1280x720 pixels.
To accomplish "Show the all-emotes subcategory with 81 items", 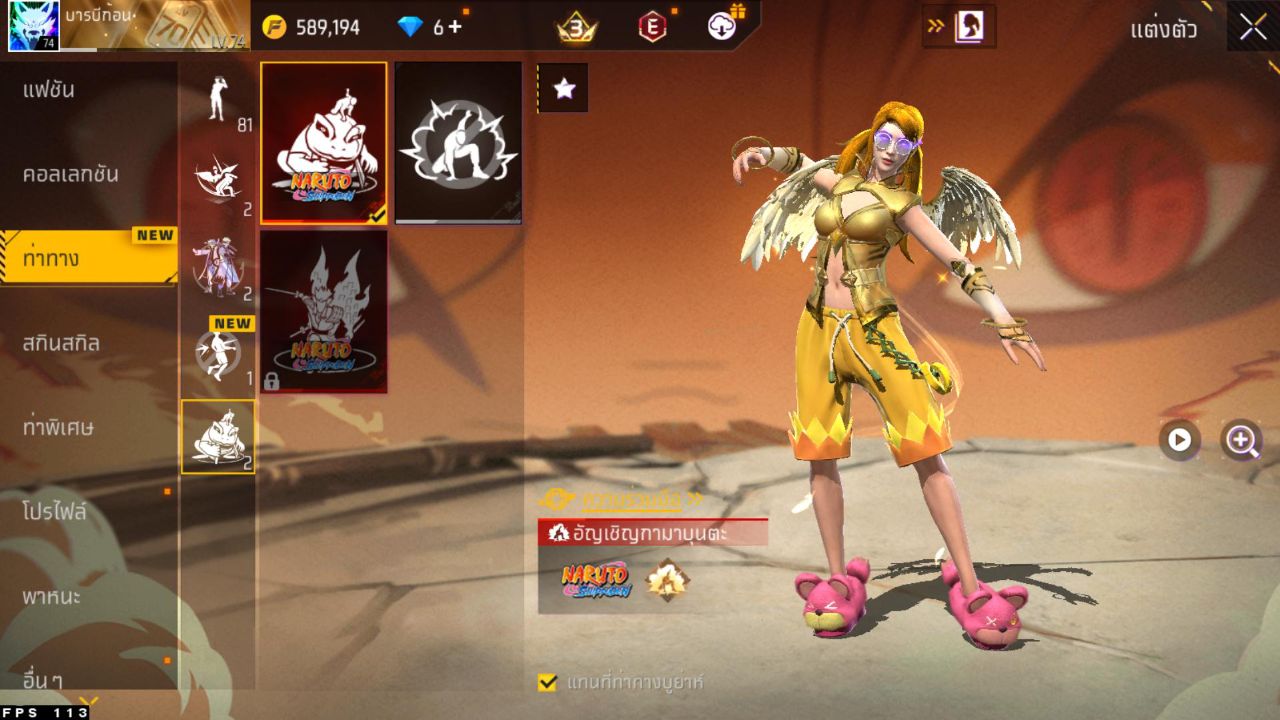I will 218,102.
